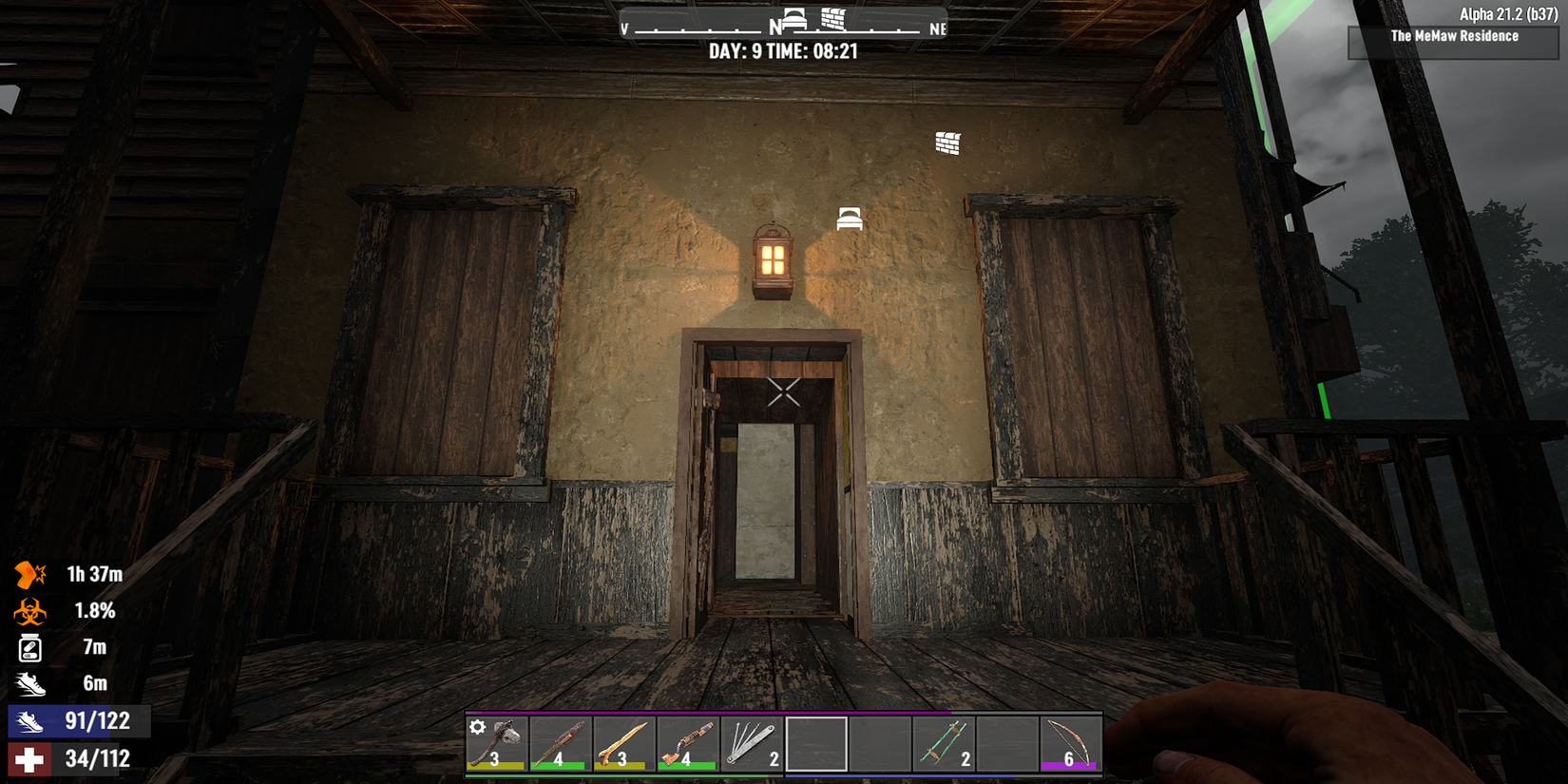Click the bandaged injury buff icon
Screen dimensions: 1568x784
coord(29,575)
